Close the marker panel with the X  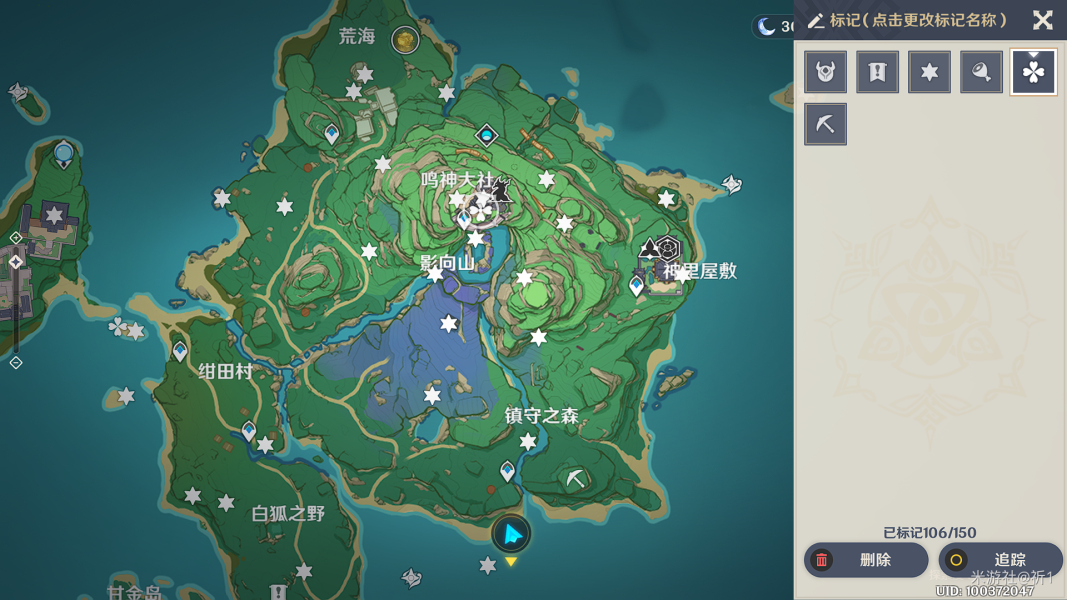1042,20
